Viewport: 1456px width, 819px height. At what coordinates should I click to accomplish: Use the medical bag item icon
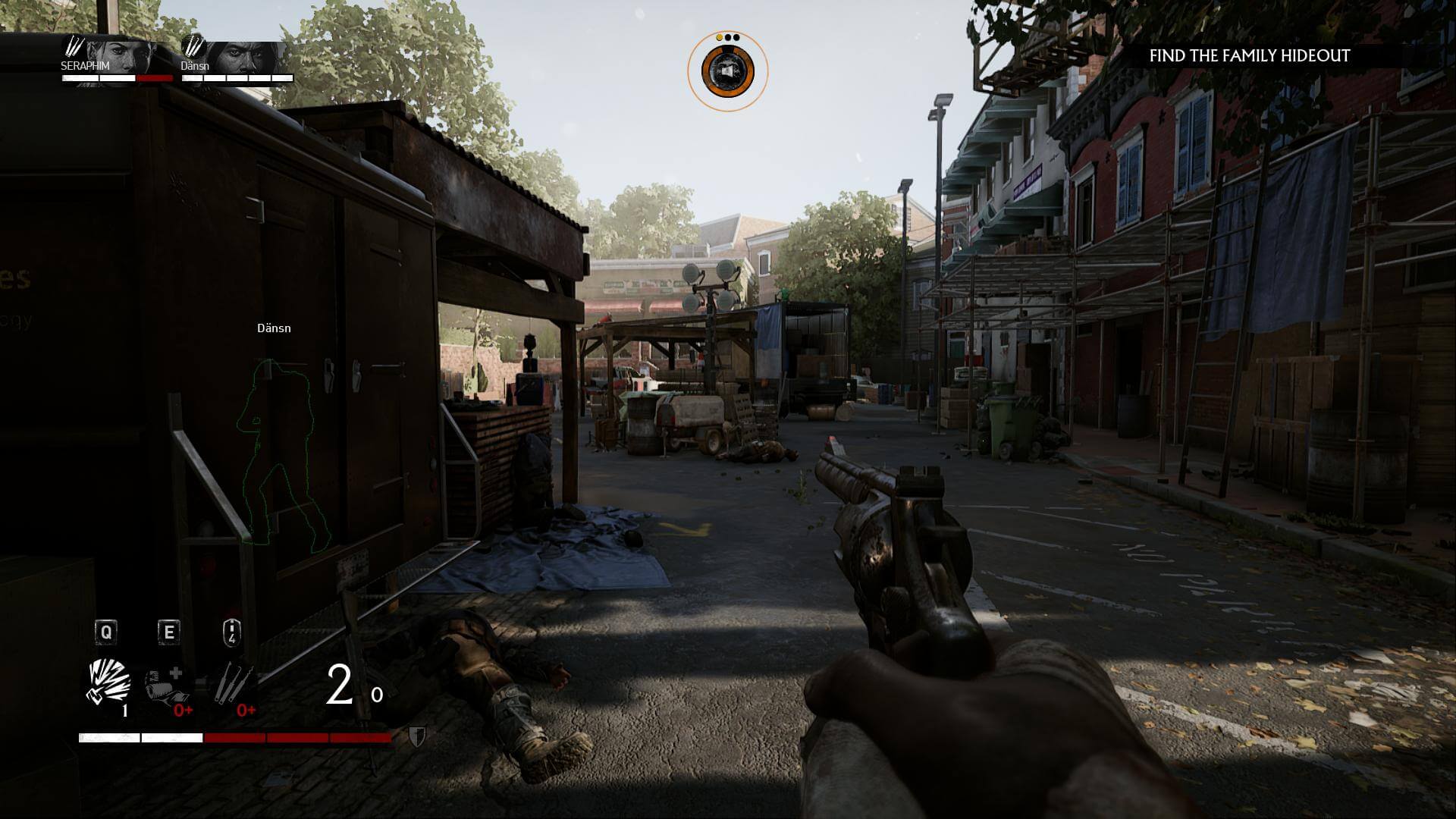[165, 685]
